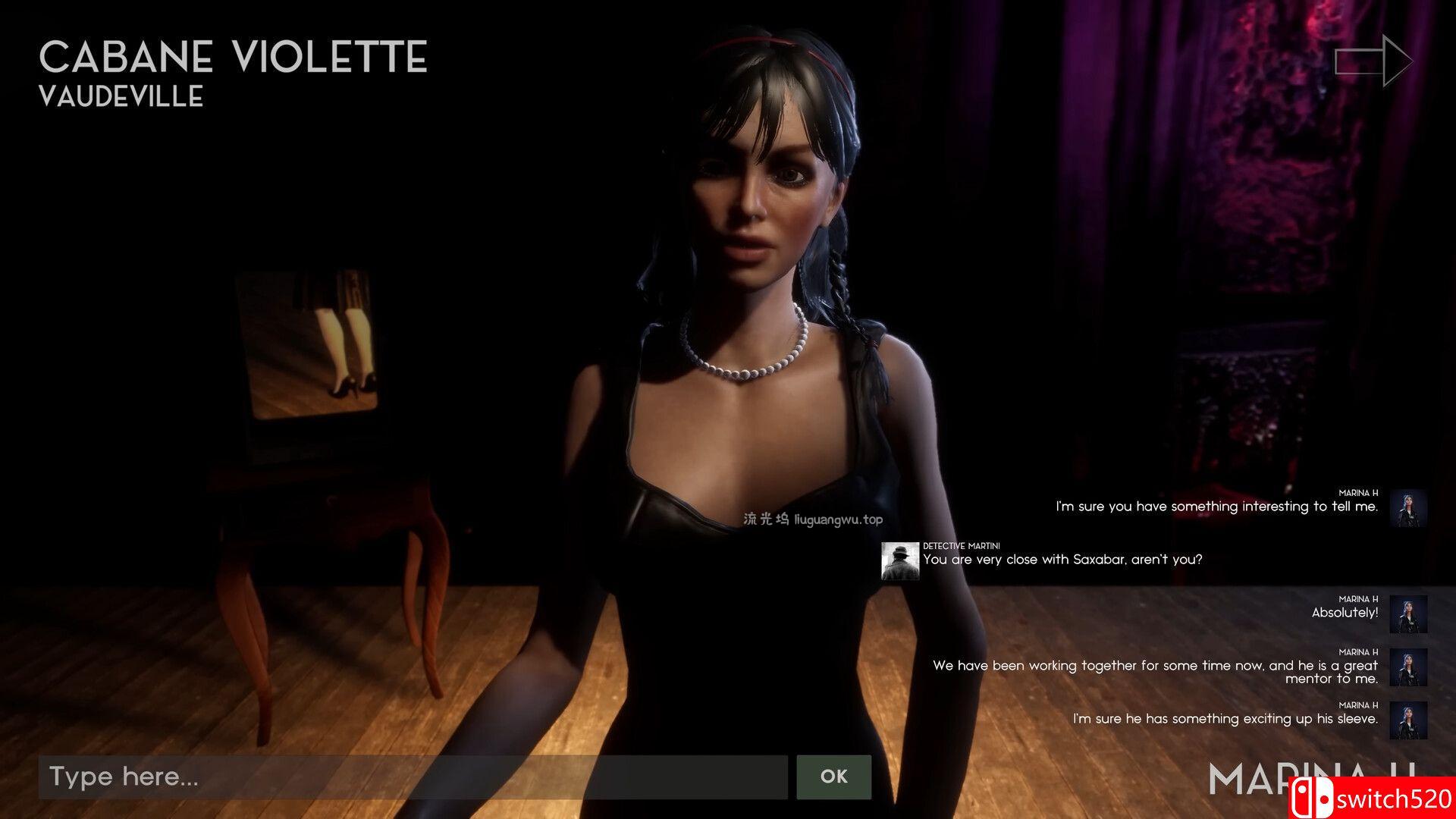
Task: Go to the next location with the arrow
Action: (x=1373, y=61)
